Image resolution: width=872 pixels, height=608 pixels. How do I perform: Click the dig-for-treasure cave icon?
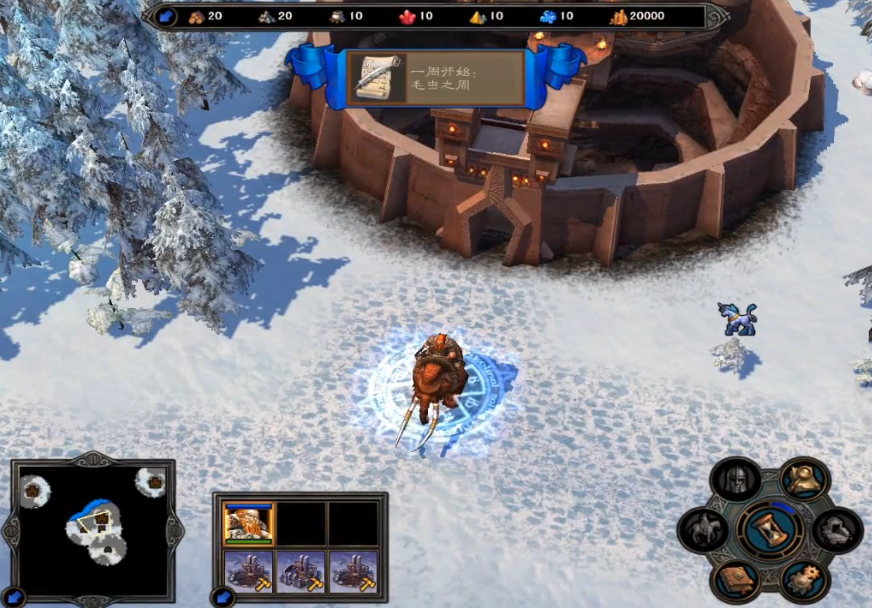pos(837,530)
